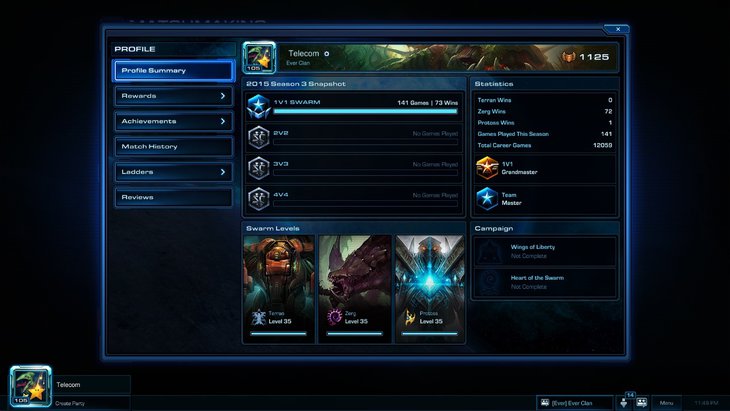The width and height of the screenshot is (730, 411).
Task: Show the Reviews section
Action: 173,197
